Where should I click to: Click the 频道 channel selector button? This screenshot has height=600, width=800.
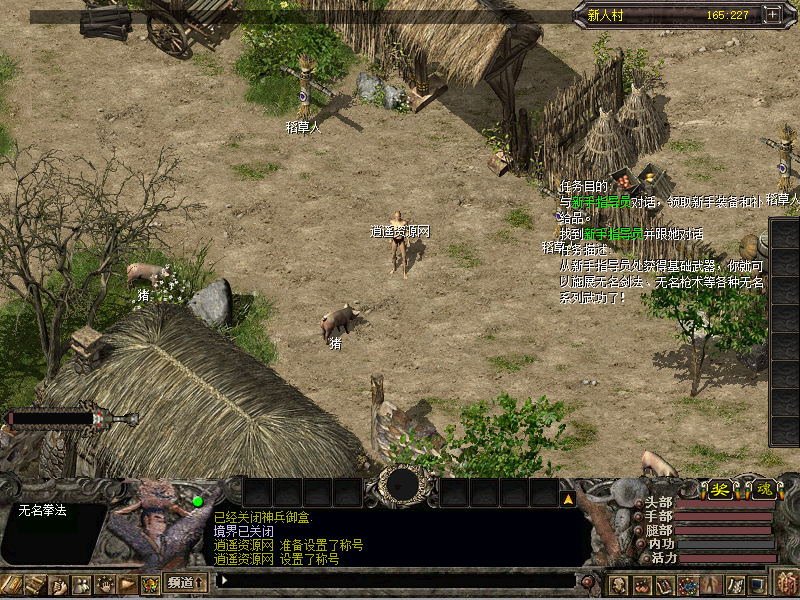(x=185, y=582)
